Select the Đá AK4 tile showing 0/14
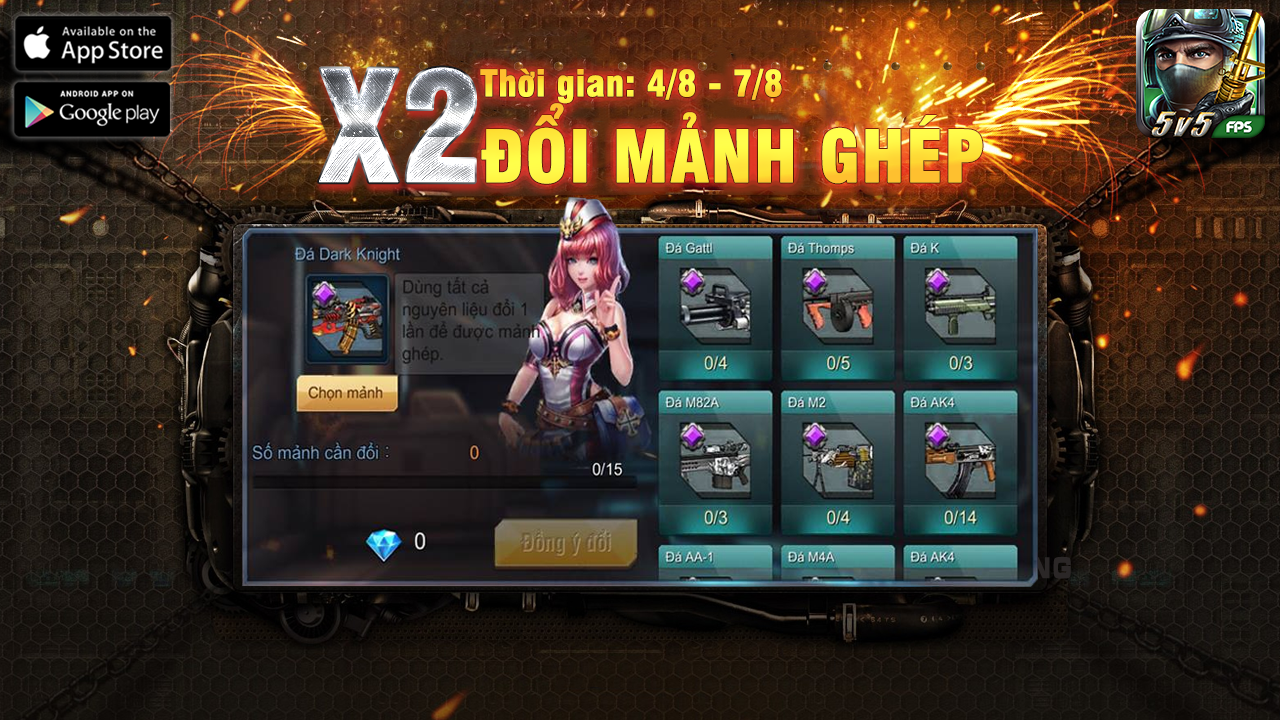Screen dimensions: 1280x720 click(x=960, y=462)
